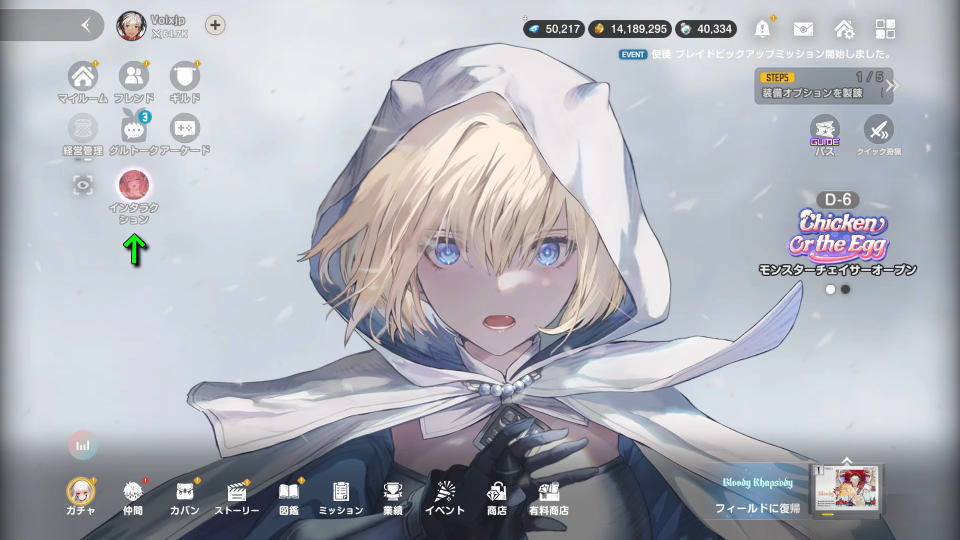Click the plus button beside profile
The width and height of the screenshot is (960, 540).
click(x=215, y=26)
